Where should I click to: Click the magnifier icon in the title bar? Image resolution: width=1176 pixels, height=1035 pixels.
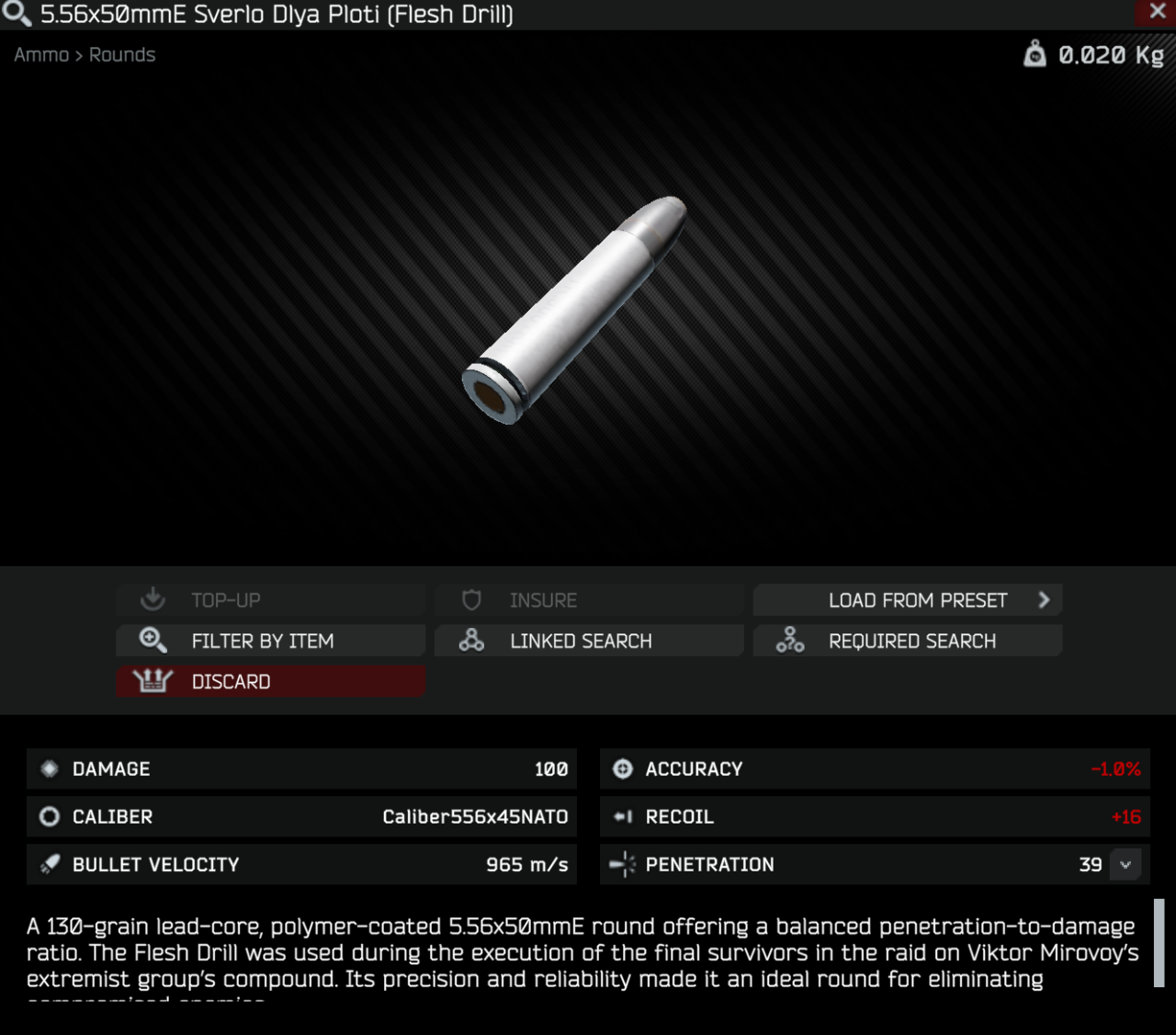(x=17, y=14)
